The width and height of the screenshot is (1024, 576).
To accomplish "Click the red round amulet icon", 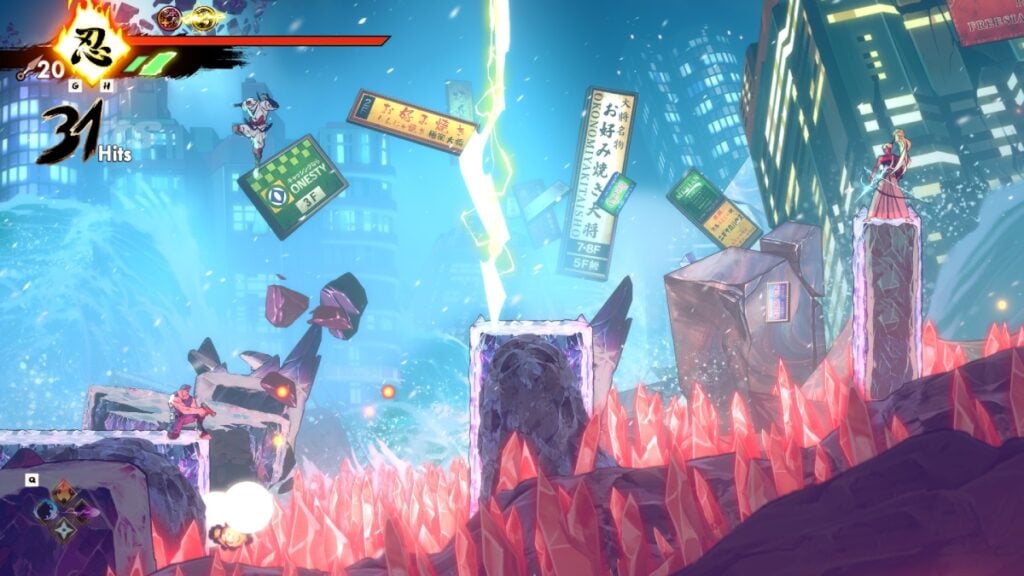I will tap(169, 16).
